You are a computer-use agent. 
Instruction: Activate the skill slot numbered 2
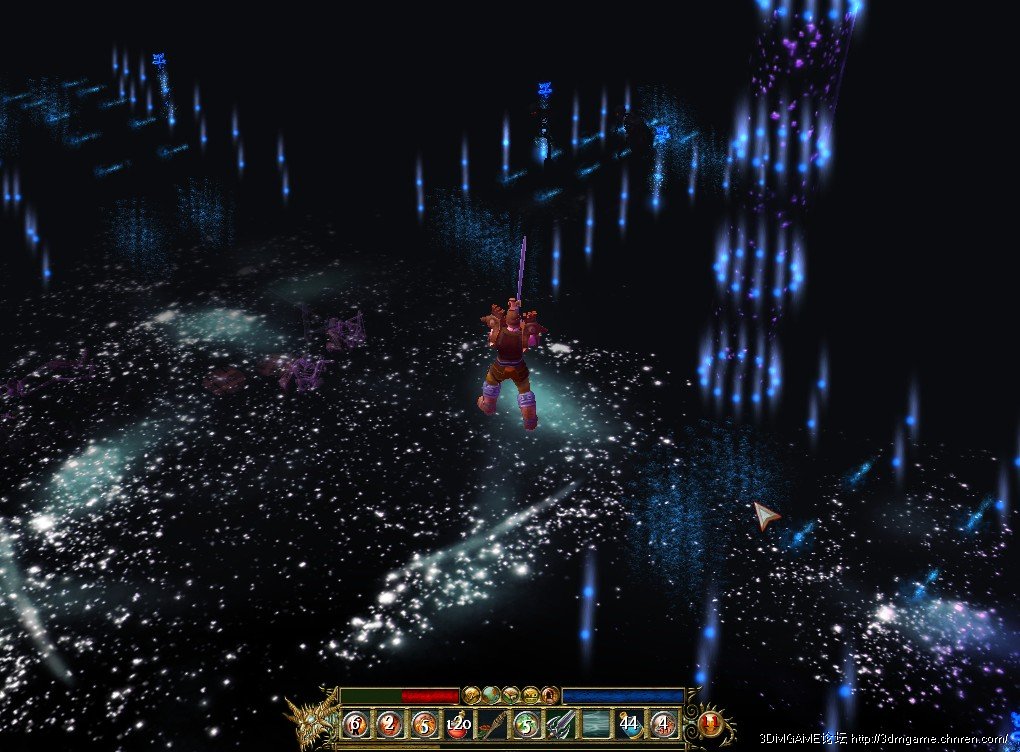(x=390, y=723)
